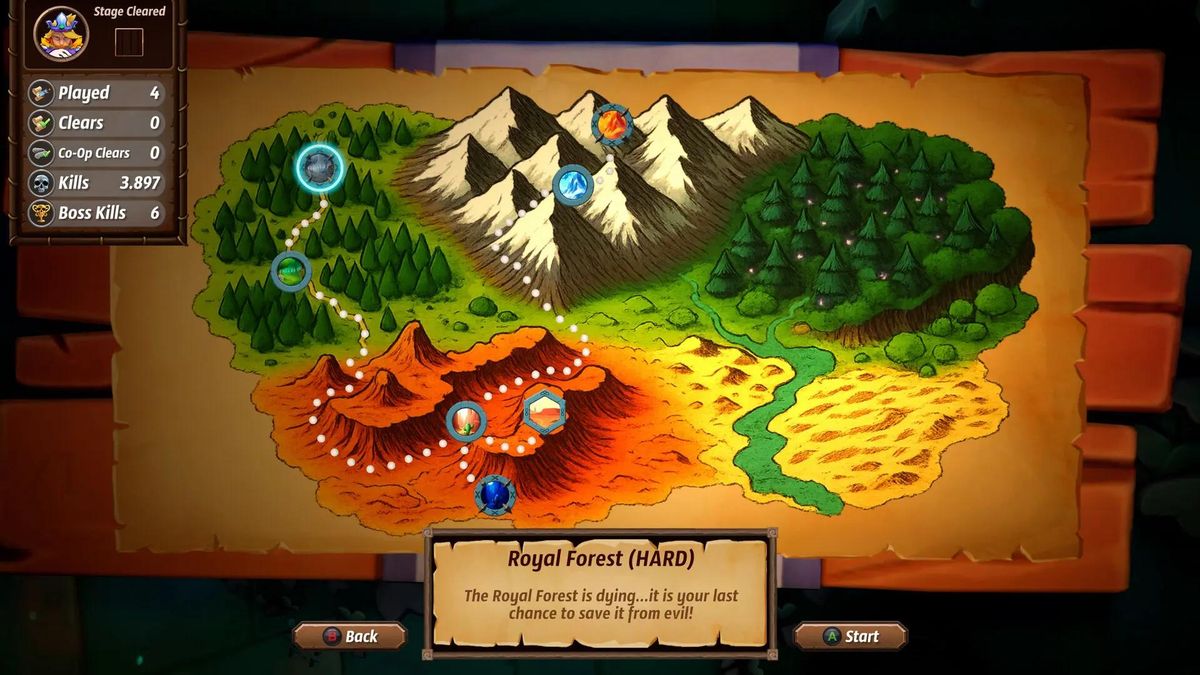Start the Royal Forest stage

point(851,636)
